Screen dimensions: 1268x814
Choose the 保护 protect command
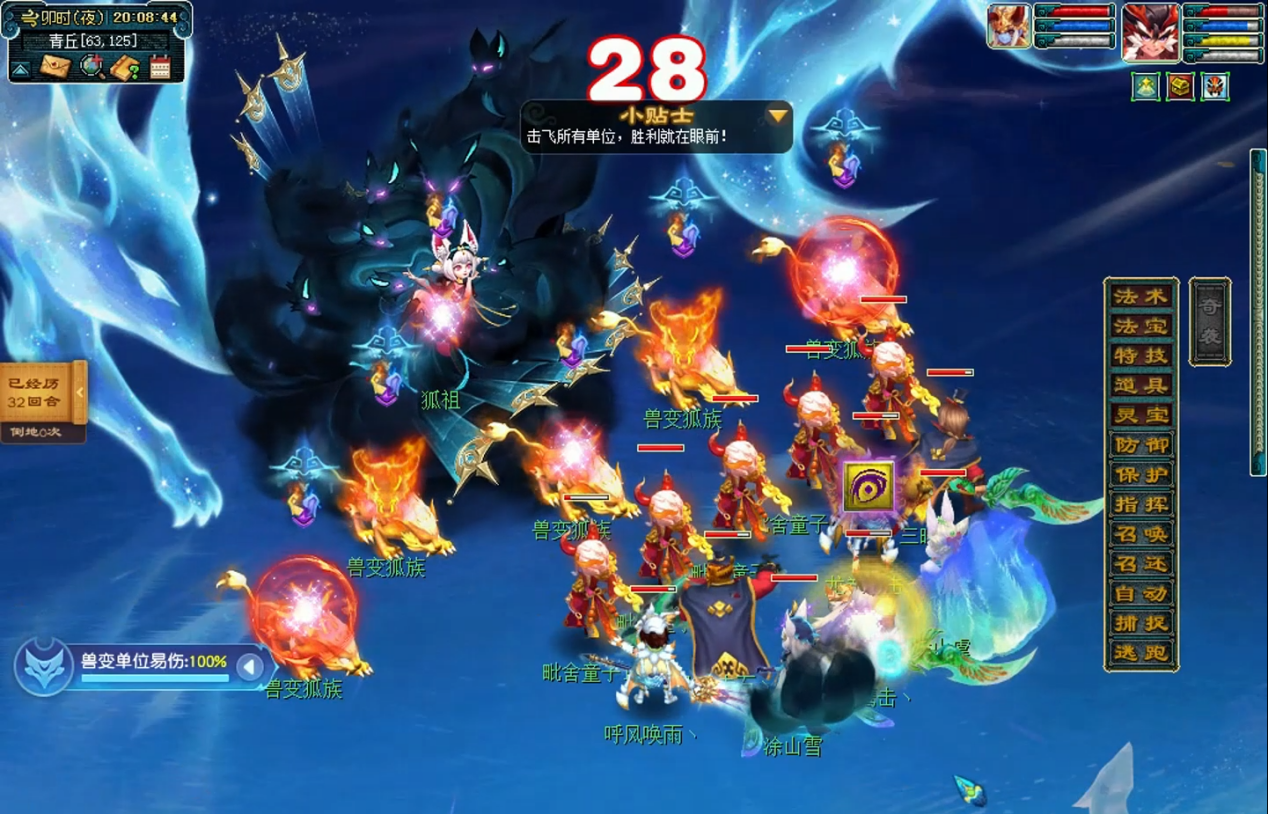[x=1141, y=475]
